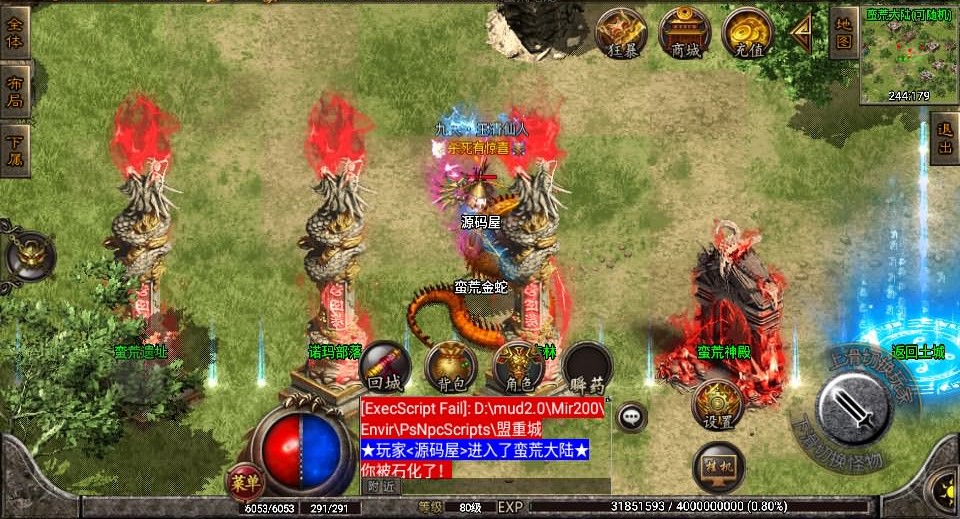Select the 下属 subordinates tab
The image size is (960, 519).
click(14, 149)
